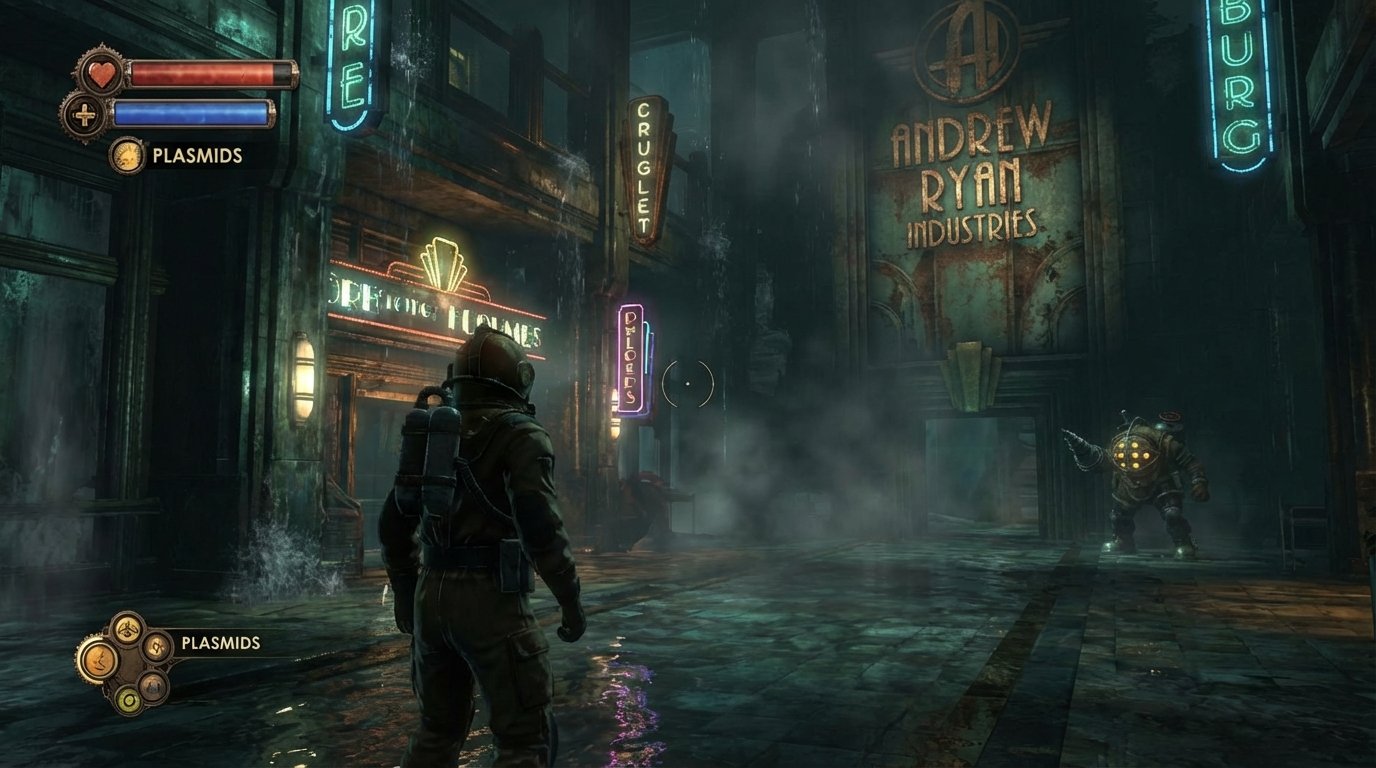This screenshot has width=1376, height=768.
Task: Select the Insect Swarm plasmid in the wheel
Action: (x=128, y=628)
